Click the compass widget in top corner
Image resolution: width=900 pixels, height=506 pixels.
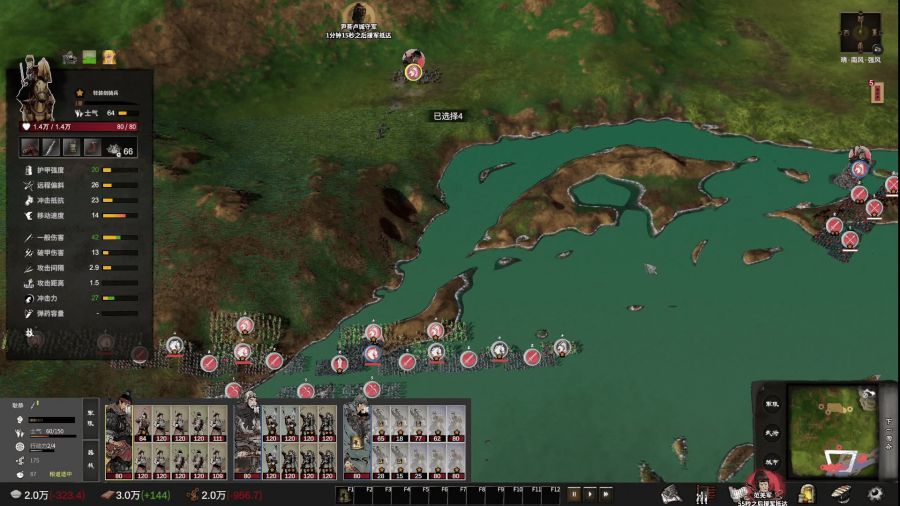[x=860, y=33]
